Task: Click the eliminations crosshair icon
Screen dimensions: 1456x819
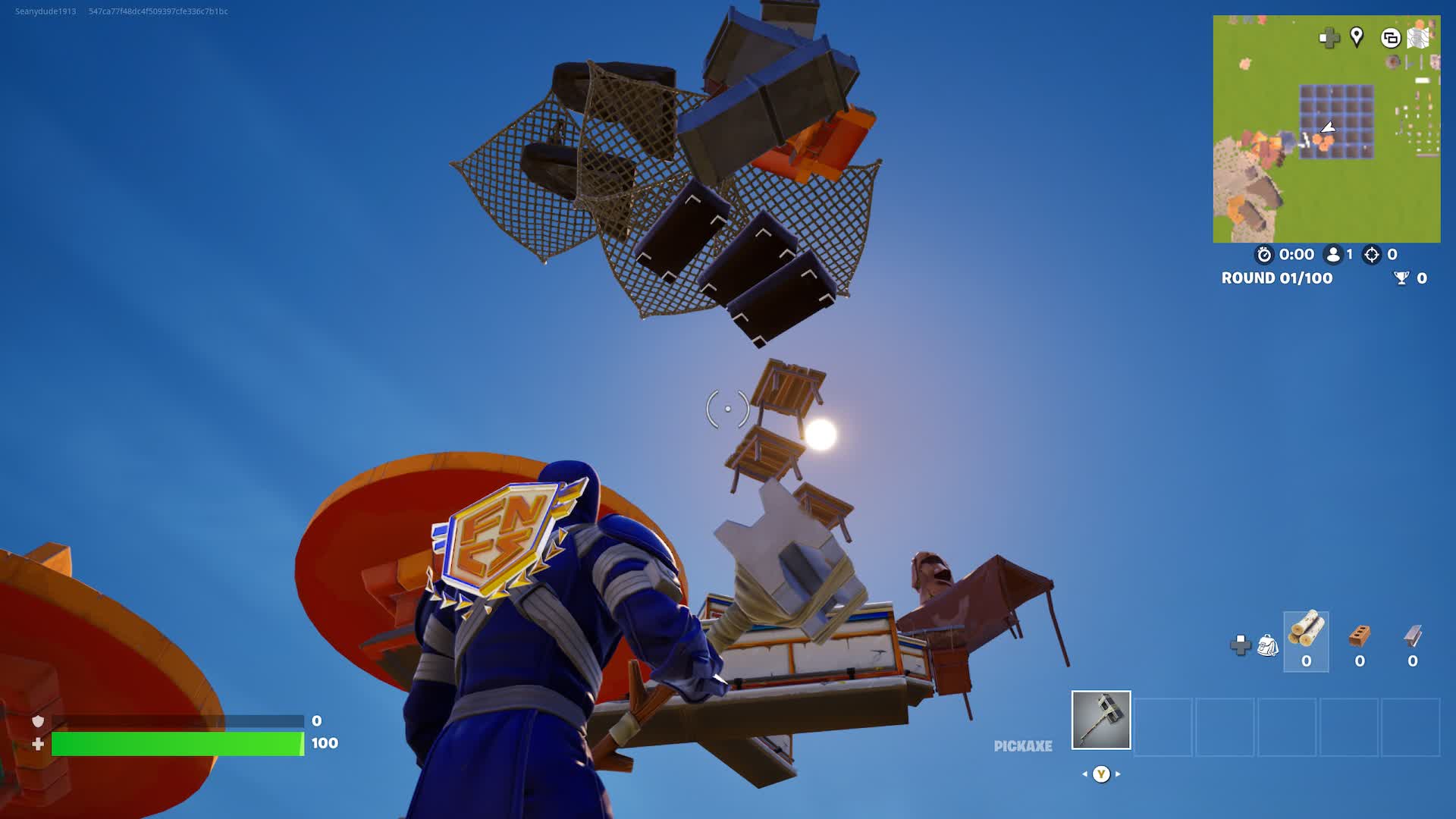Action: click(x=1370, y=255)
